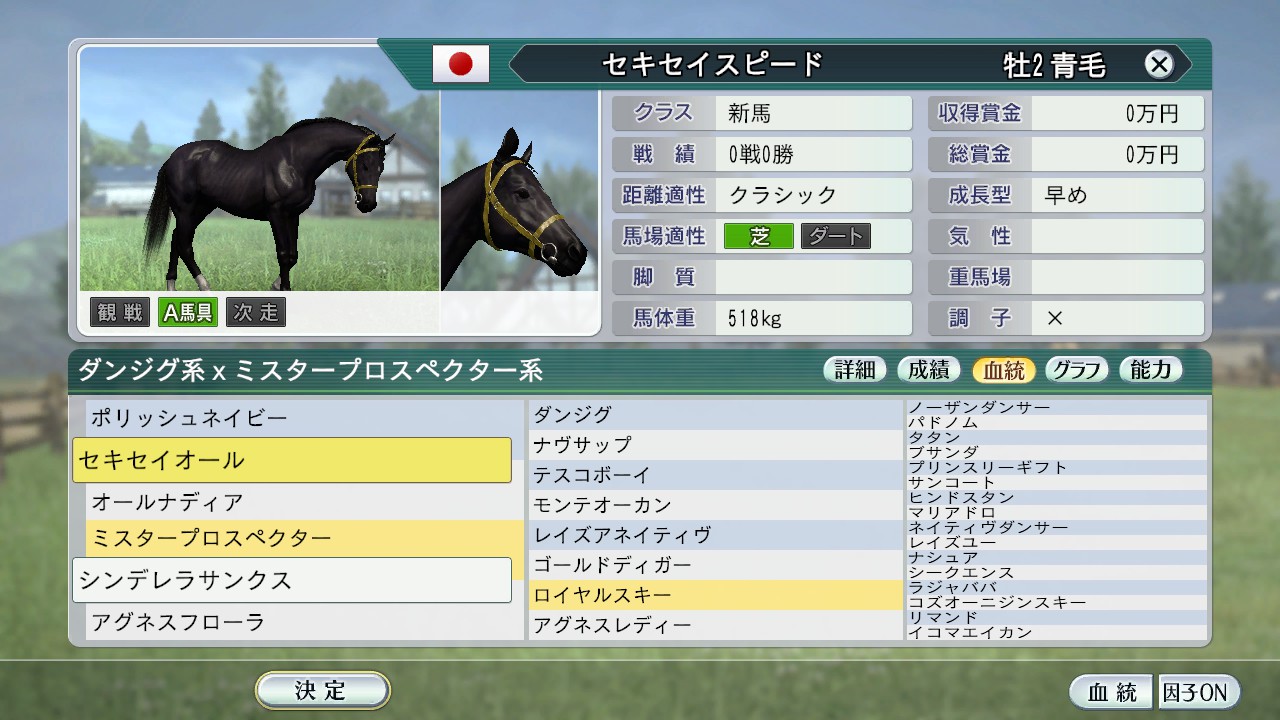Viewport: 1280px width, 720px height.
Task: Click the 馬体重 weight field label
Action: tap(663, 318)
